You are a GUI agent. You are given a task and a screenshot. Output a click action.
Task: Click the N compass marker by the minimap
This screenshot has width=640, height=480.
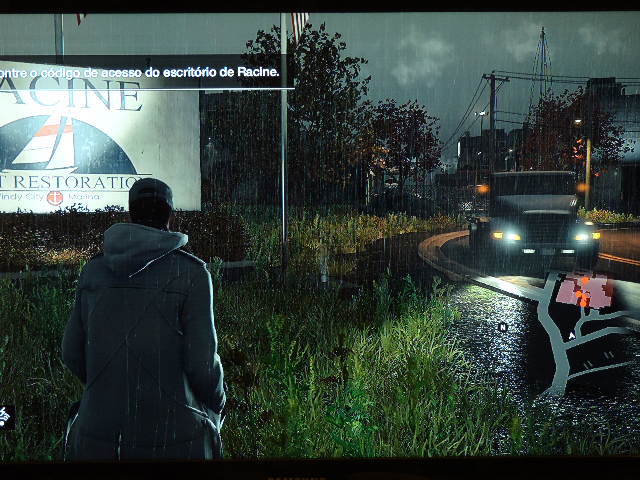pos(503,327)
